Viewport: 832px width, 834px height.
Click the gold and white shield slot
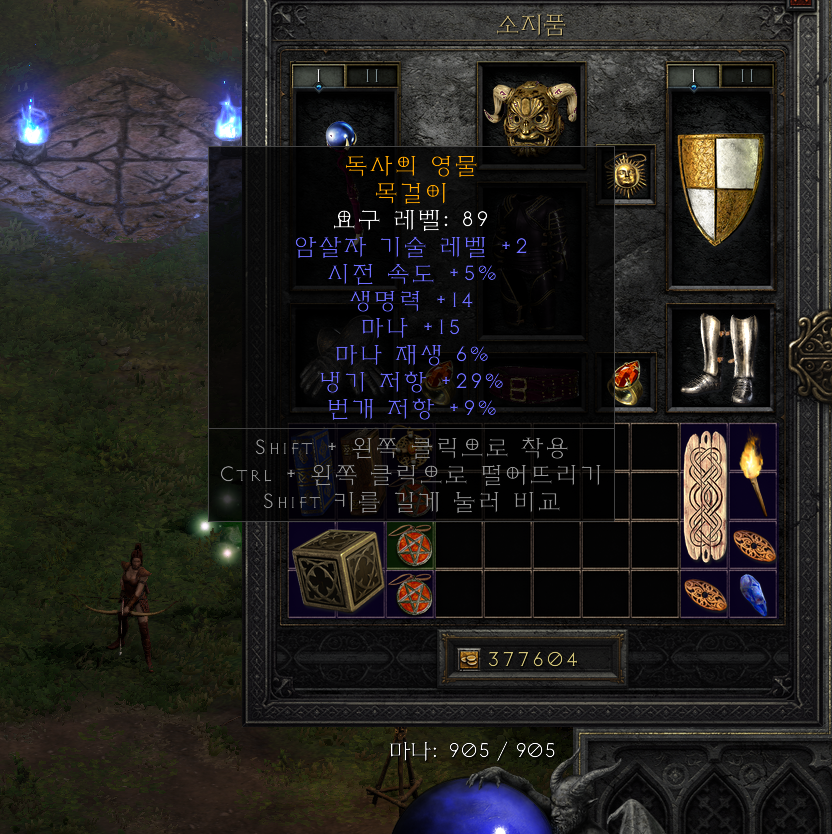pyautogui.click(x=720, y=188)
